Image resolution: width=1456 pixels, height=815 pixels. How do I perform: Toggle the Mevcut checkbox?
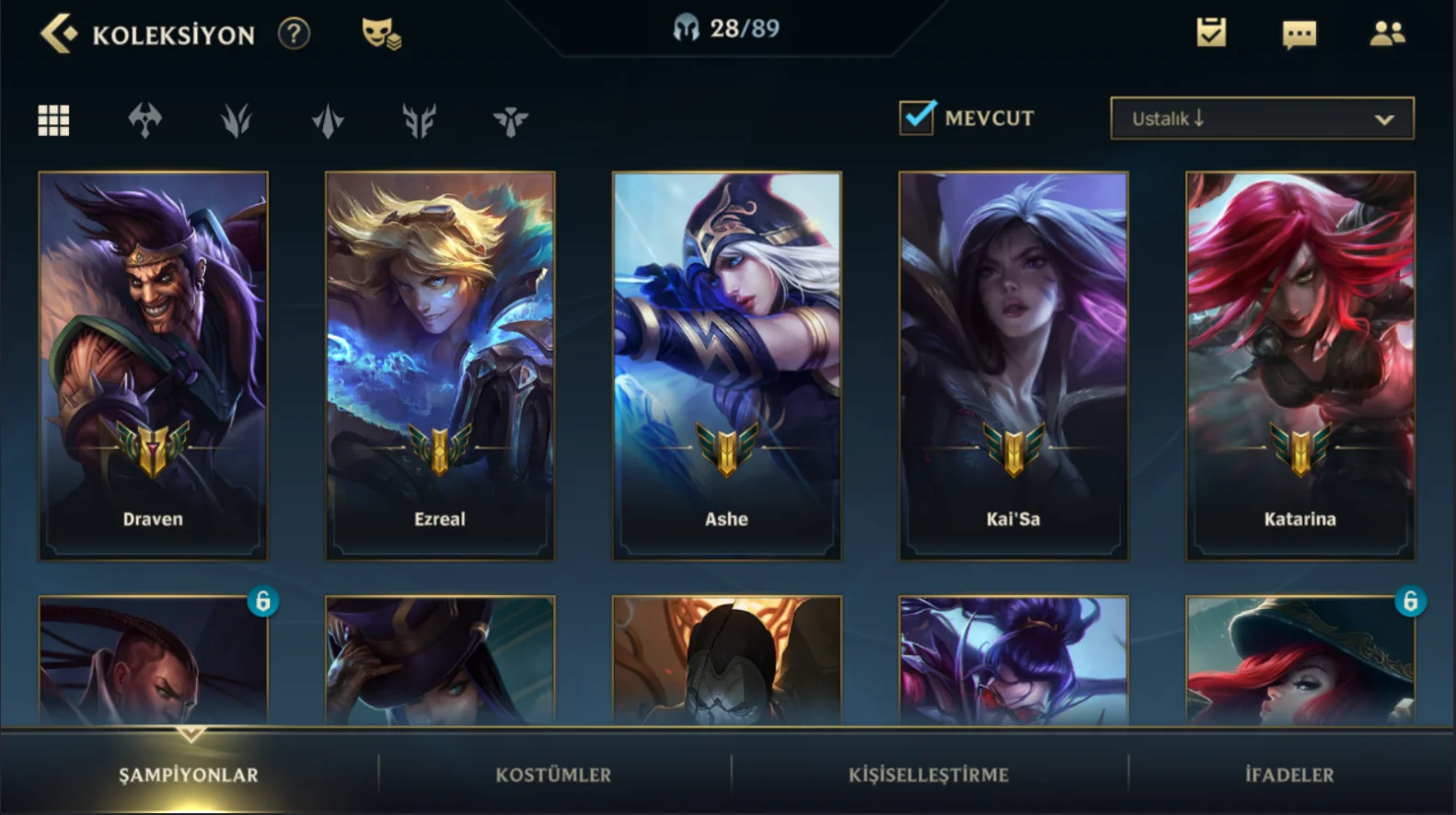(917, 118)
